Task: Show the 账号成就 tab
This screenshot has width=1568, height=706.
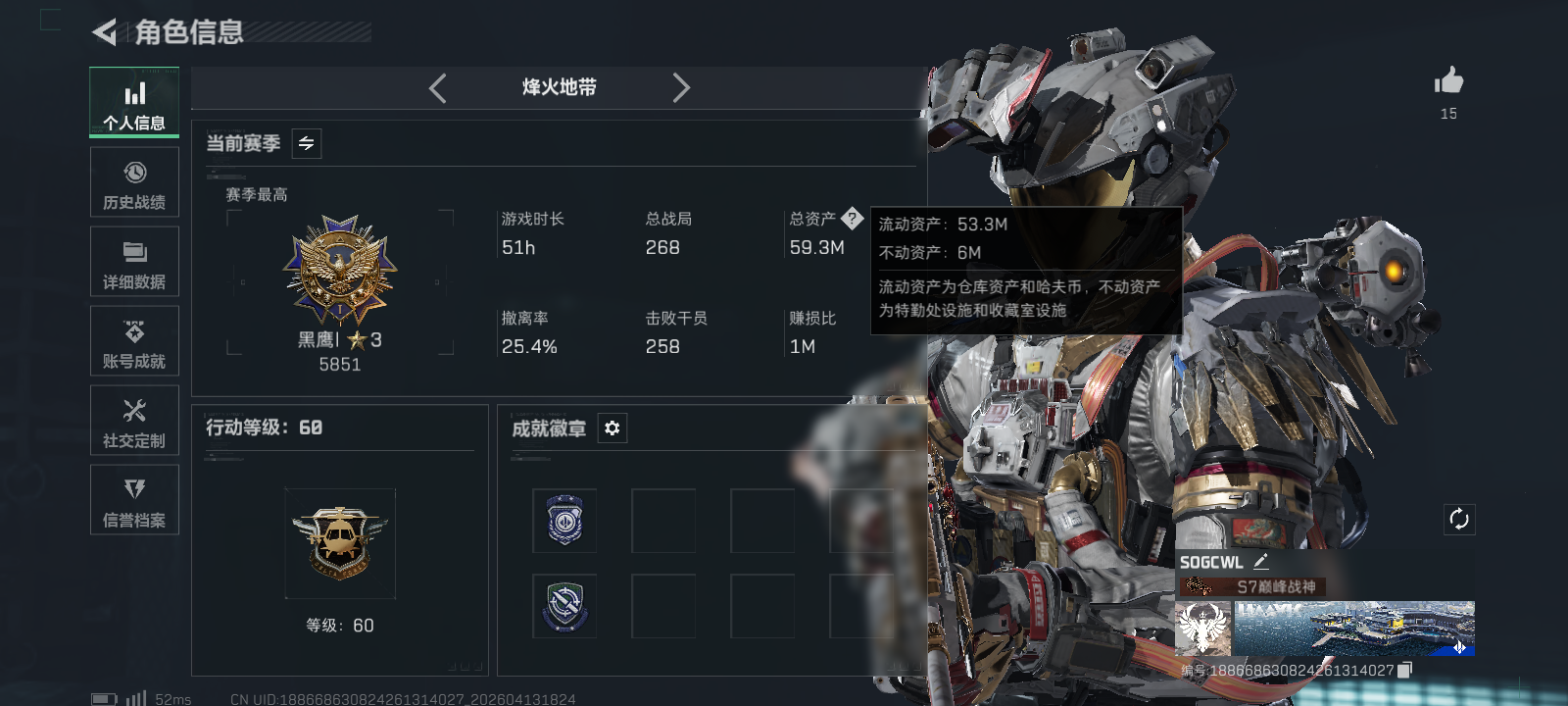Action: 134,341
